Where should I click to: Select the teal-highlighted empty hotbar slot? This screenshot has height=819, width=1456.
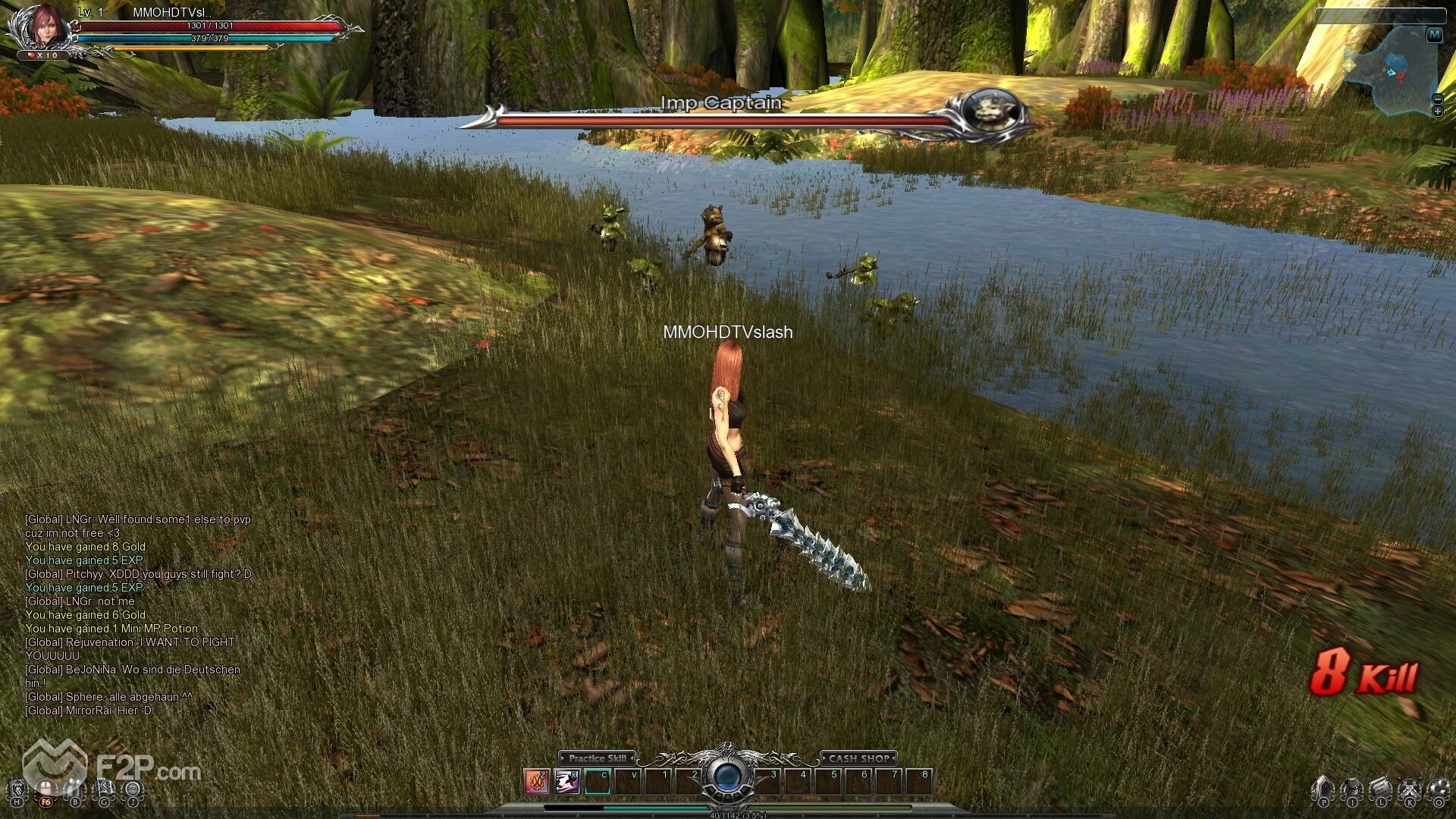(598, 780)
